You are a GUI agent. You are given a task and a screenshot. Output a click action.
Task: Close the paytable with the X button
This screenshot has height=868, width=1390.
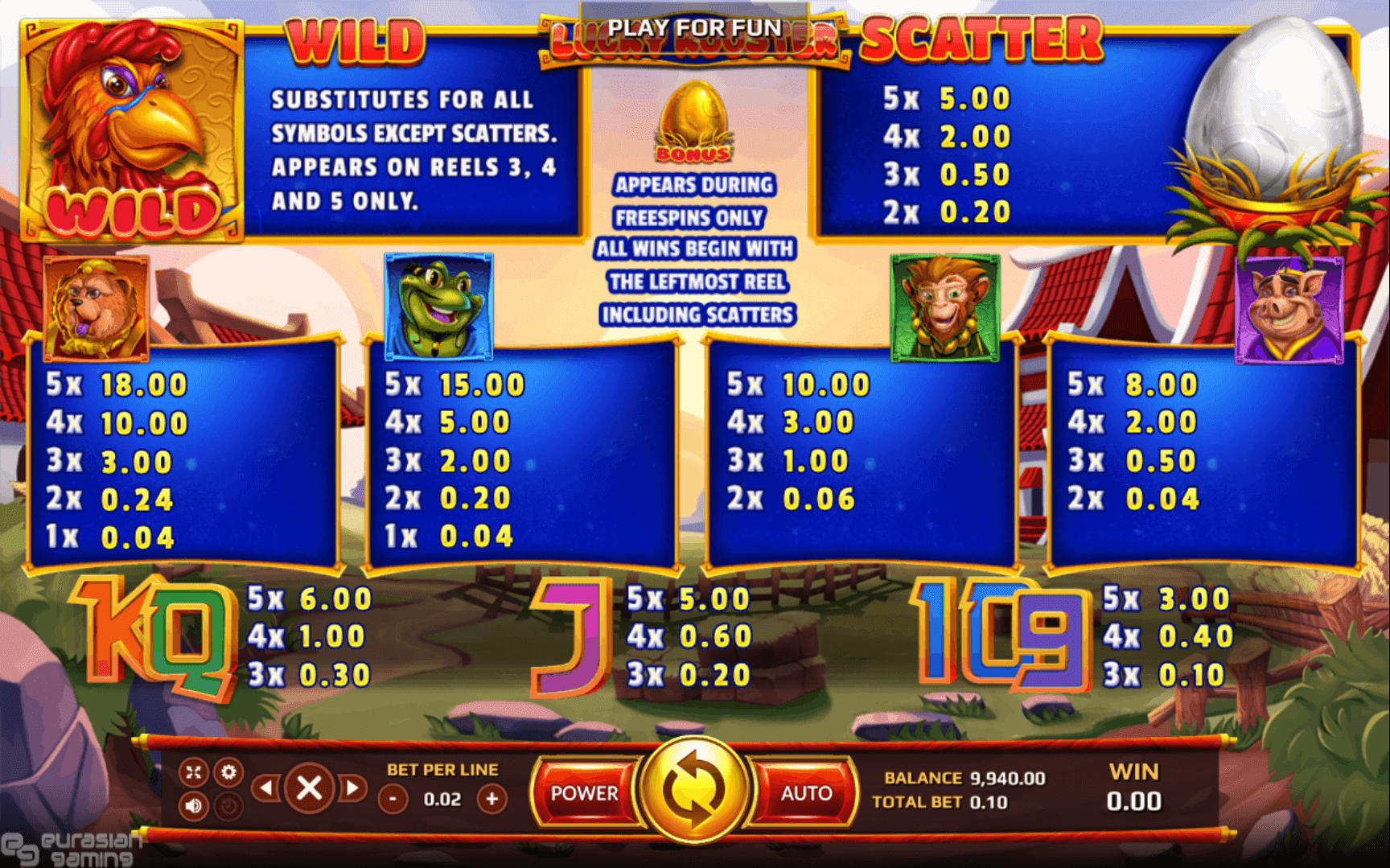tap(310, 788)
